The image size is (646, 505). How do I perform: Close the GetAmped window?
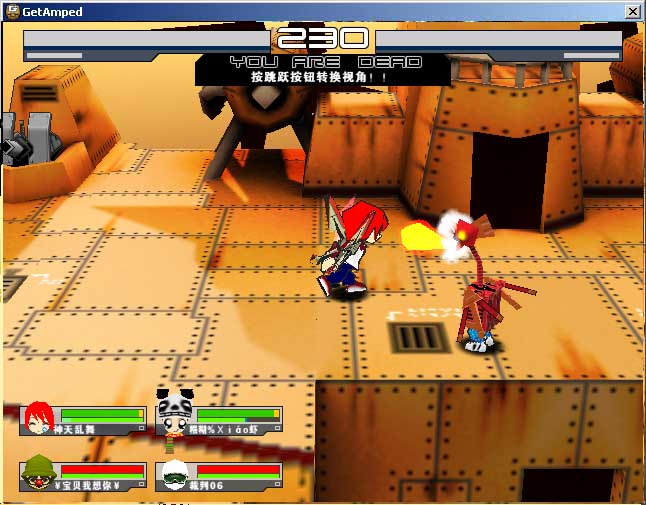[x=632, y=11]
